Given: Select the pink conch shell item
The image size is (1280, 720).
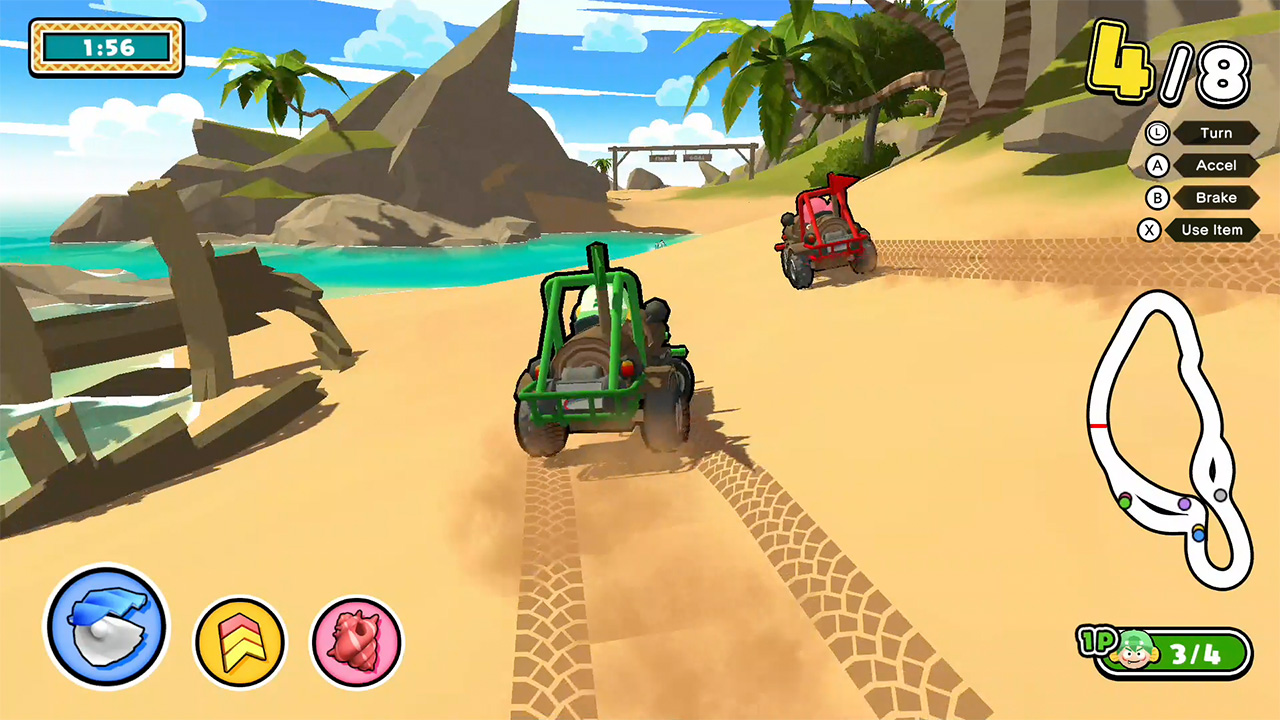Looking at the screenshot, I should (x=358, y=641).
